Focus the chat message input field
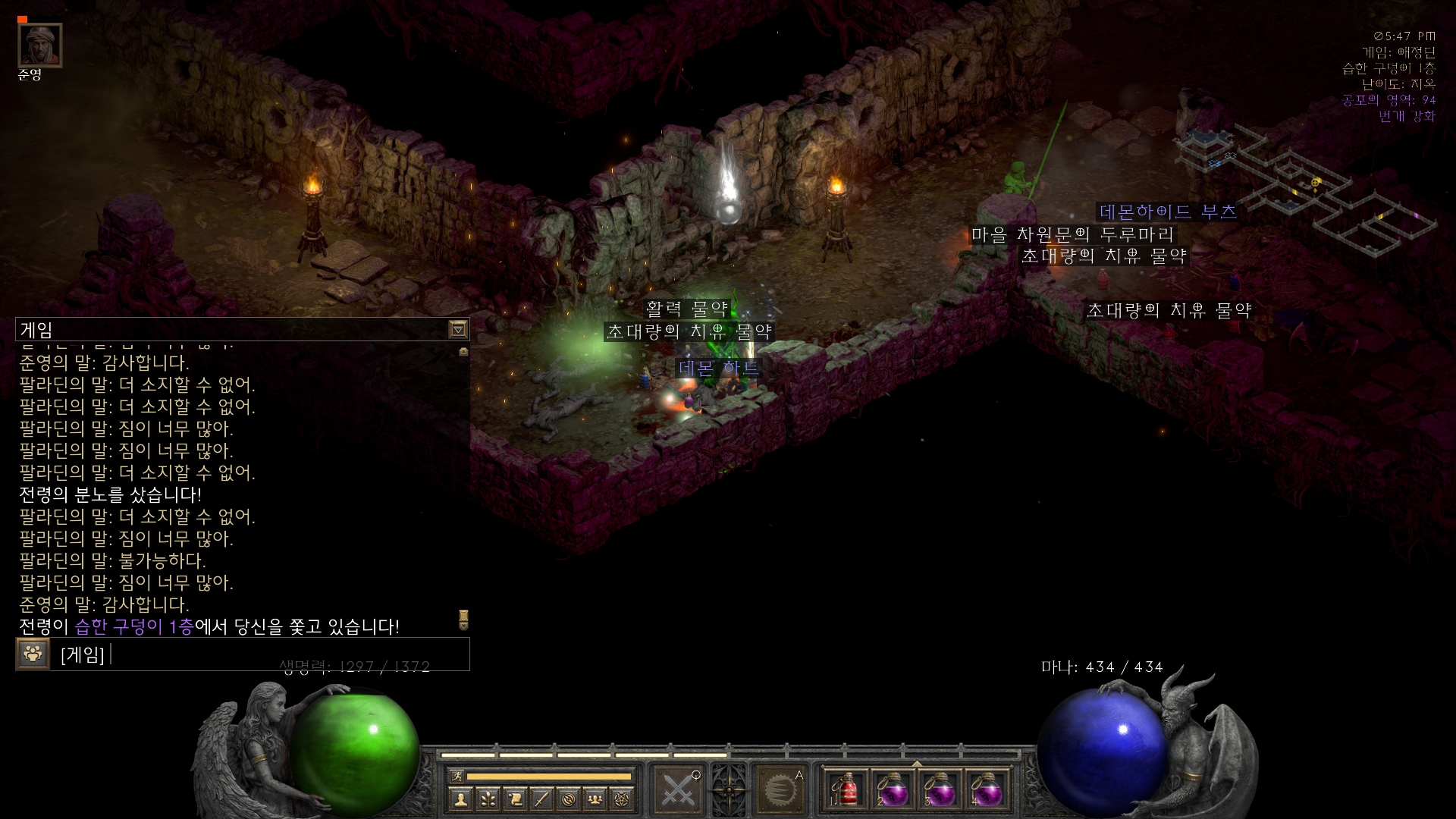This screenshot has width=1456, height=819. pyautogui.click(x=288, y=654)
